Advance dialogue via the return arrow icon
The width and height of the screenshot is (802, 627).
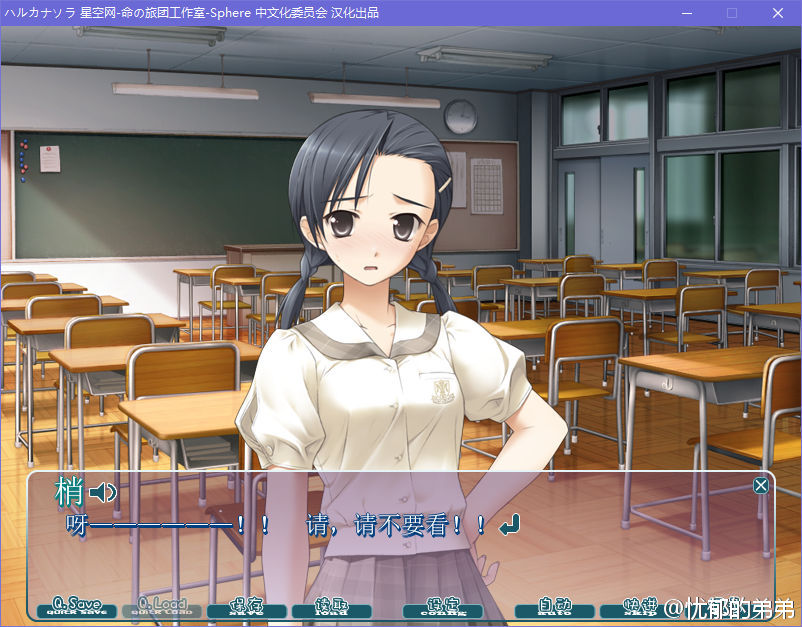(510, 524)
